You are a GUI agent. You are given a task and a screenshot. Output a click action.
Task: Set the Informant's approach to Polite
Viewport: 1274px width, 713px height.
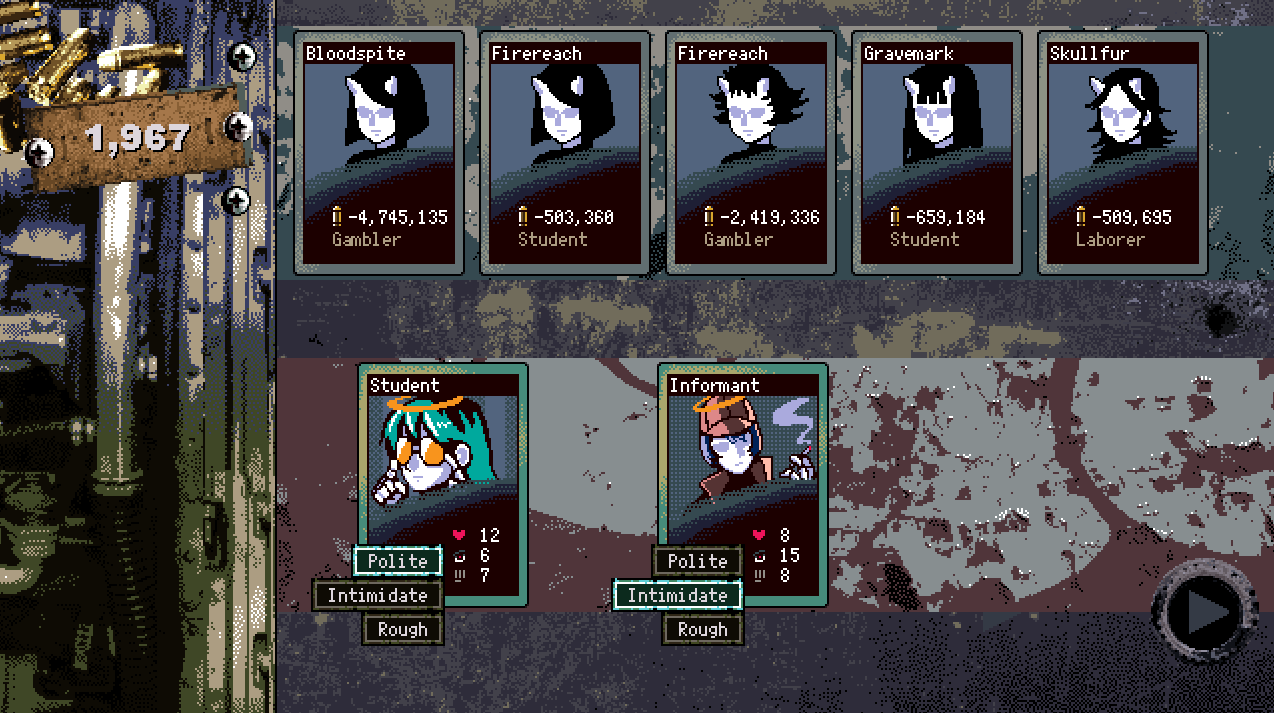697,561
